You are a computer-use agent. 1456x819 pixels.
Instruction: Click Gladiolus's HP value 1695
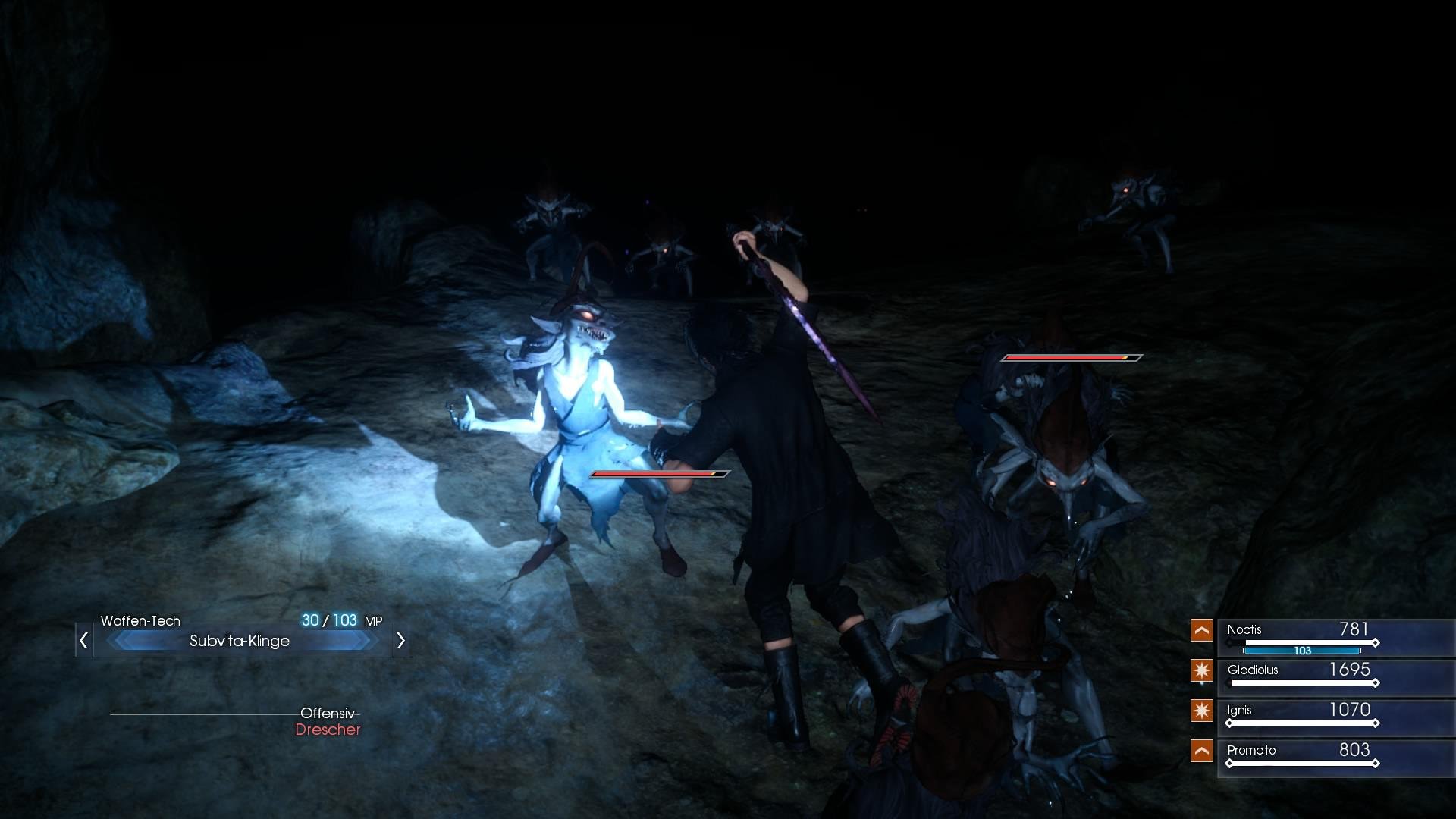click(x=1351, y=670)
